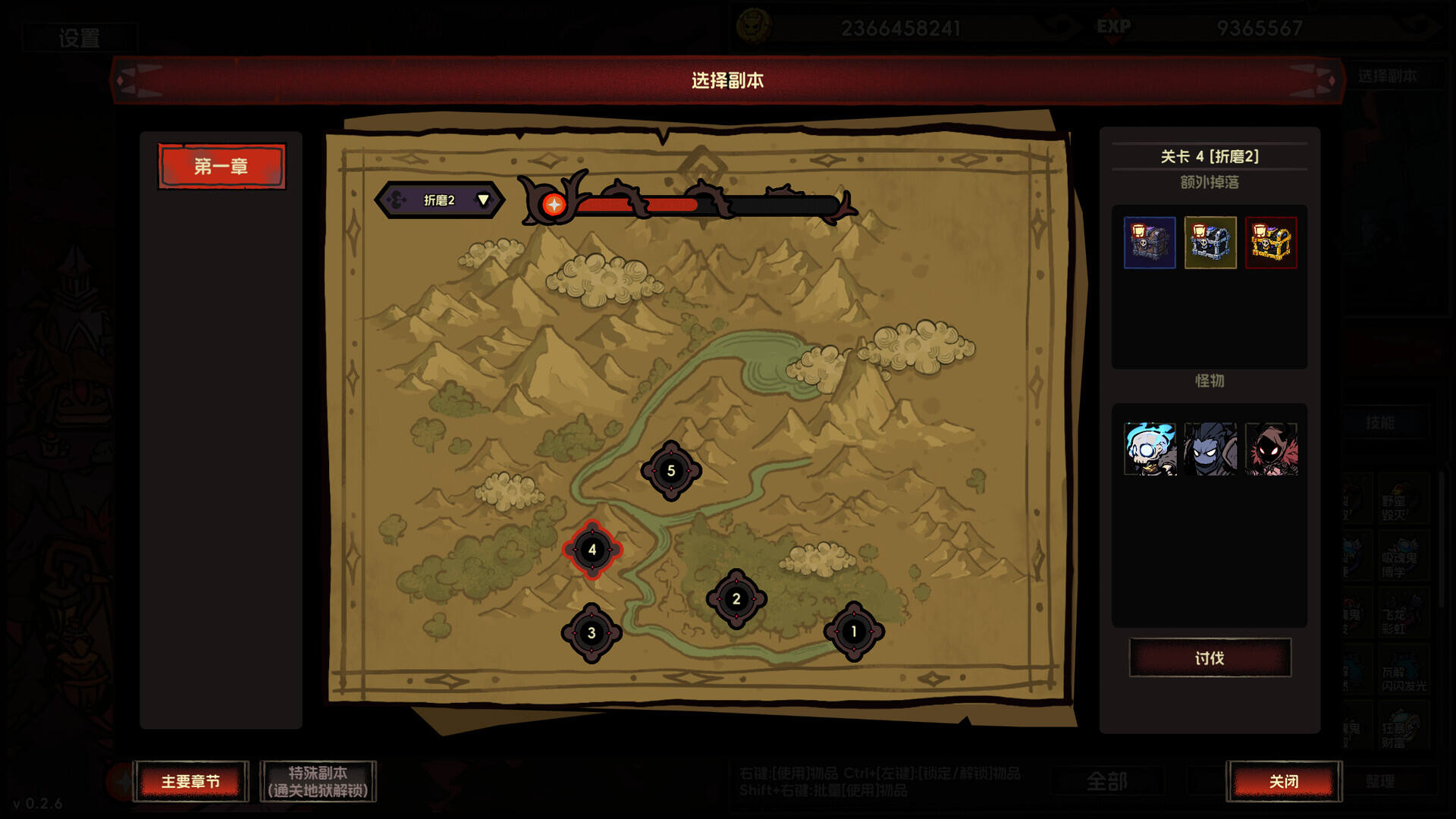Inspect the olive-framed skull chest drop
1456x819 pixels.
click(1210, 243)
